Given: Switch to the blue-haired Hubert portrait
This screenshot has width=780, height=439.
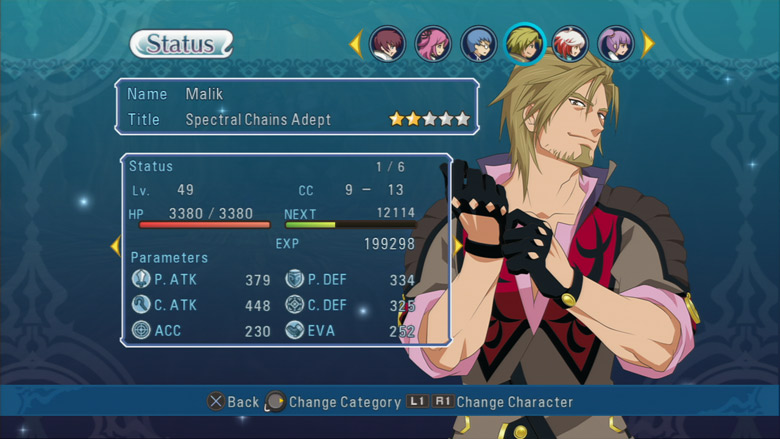Looking at the screenshot, I should (479, 44).
